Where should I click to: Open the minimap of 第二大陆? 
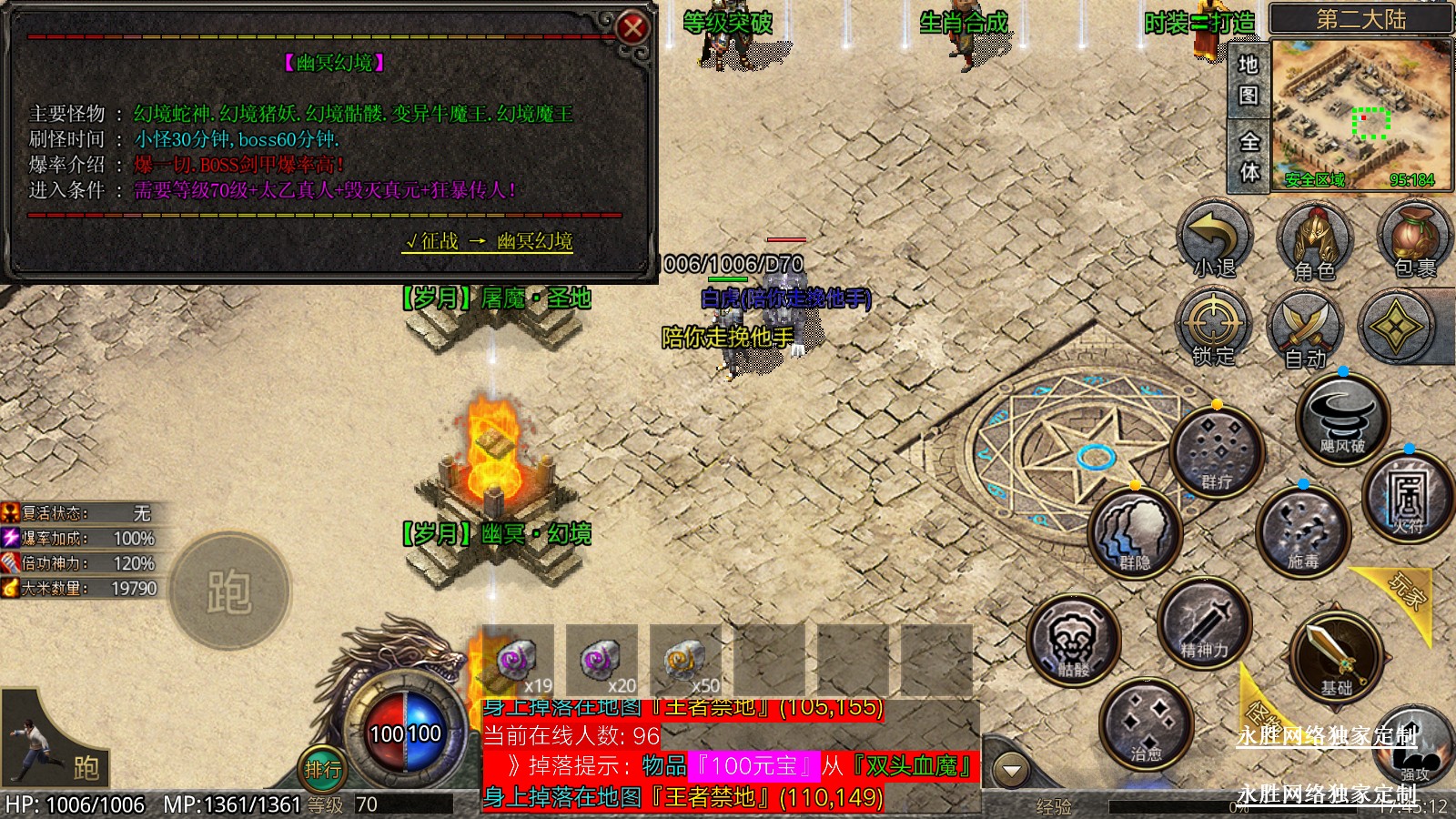pyautogui.click(x=1360, y=113)
